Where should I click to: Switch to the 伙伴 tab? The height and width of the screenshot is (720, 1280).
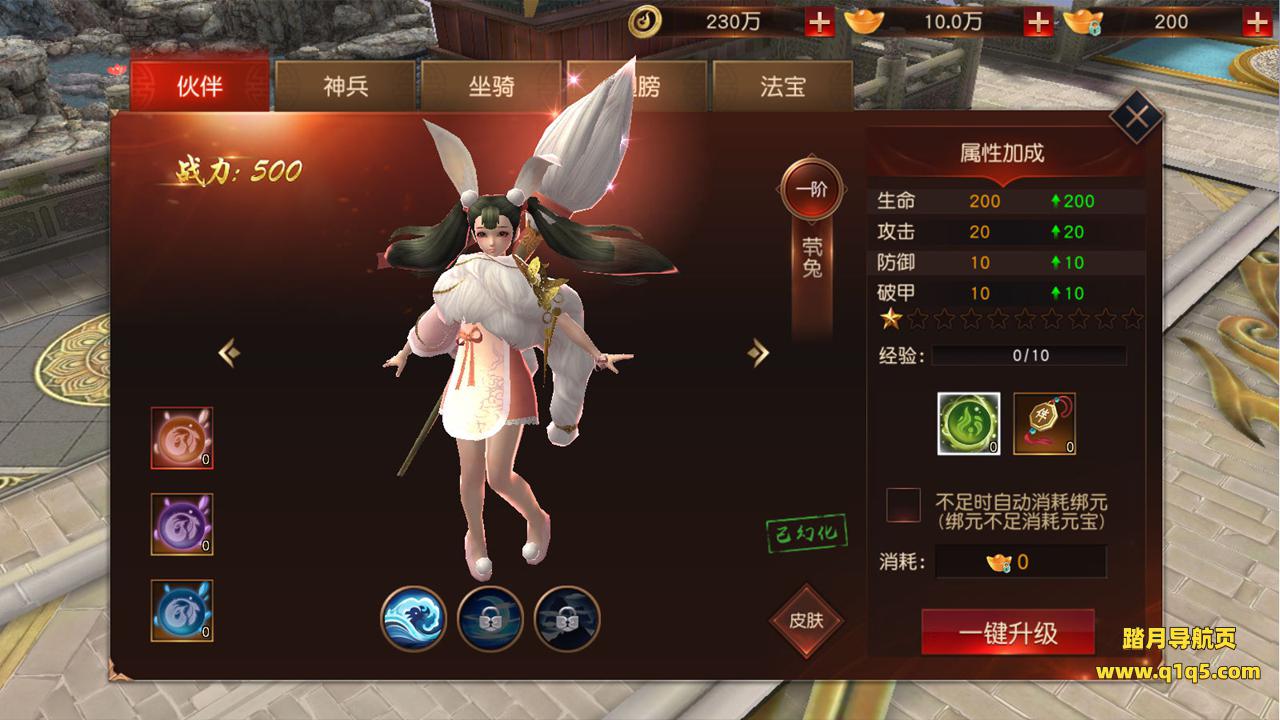(x=199, y=87)
